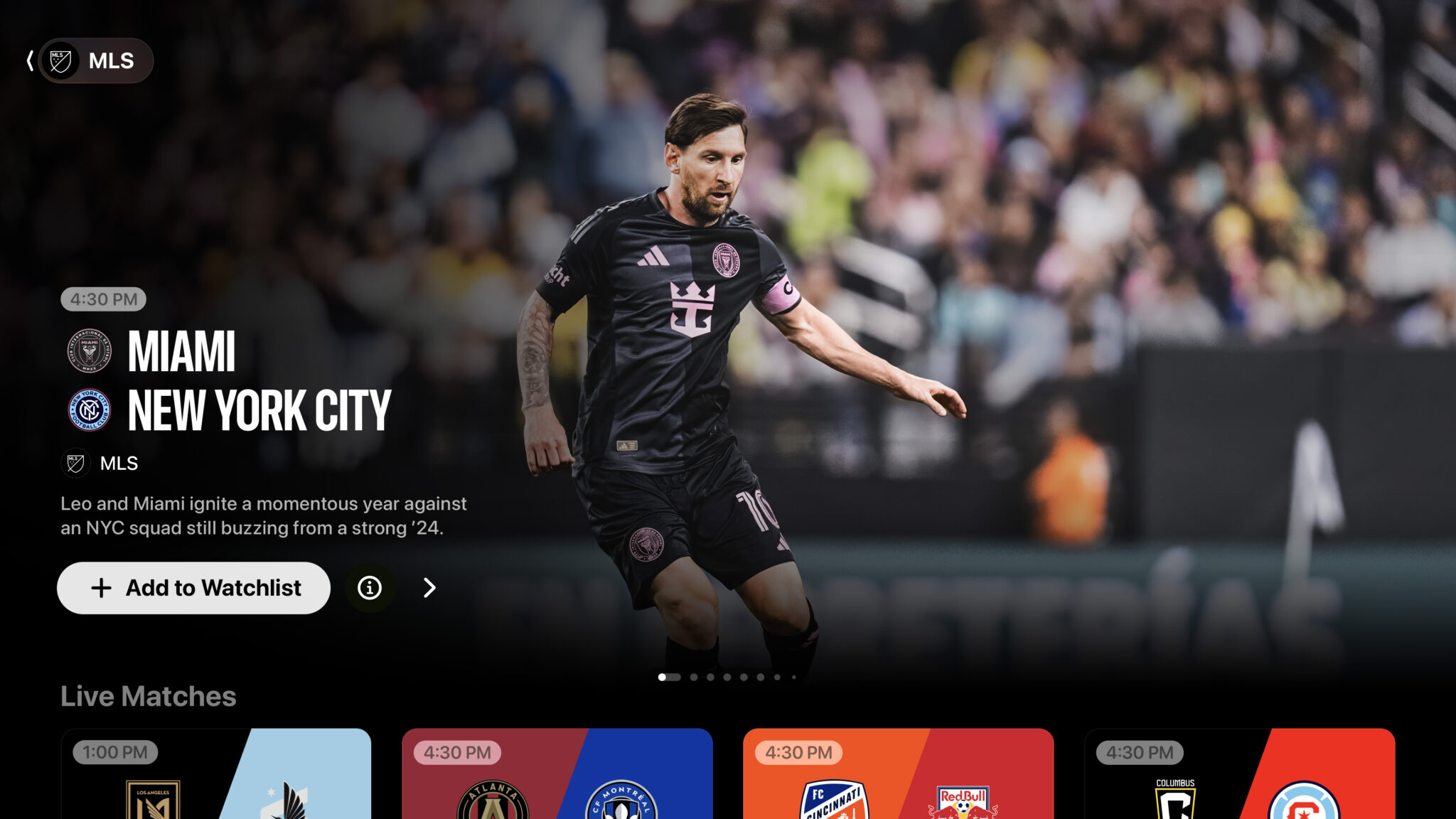The width and height of the screenshot is (1456, 819).
Task: Open the Live Matches section heading
Action: (x=149, y=697)
